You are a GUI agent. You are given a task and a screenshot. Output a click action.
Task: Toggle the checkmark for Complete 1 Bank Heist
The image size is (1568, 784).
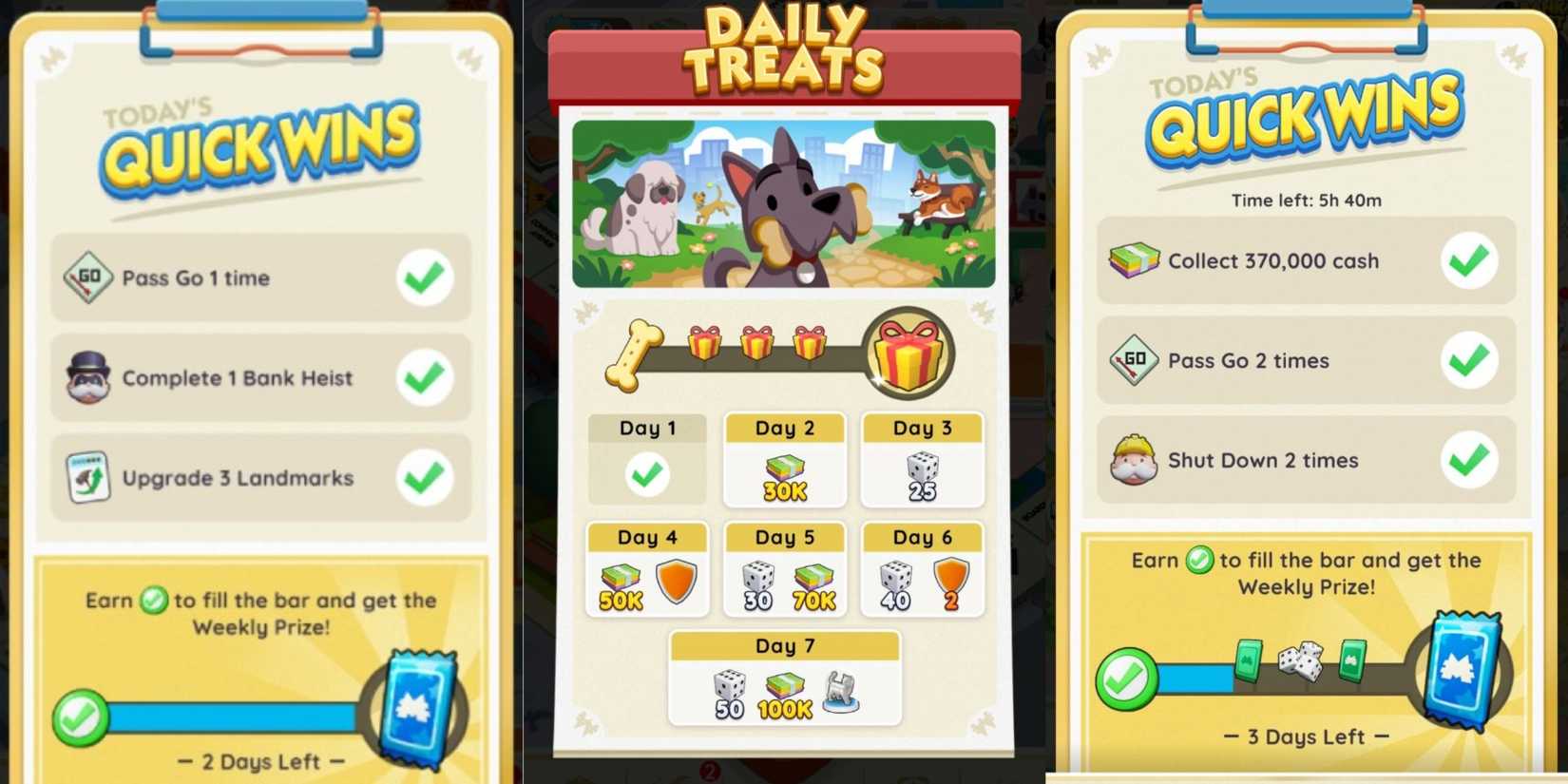pos(425,378)
